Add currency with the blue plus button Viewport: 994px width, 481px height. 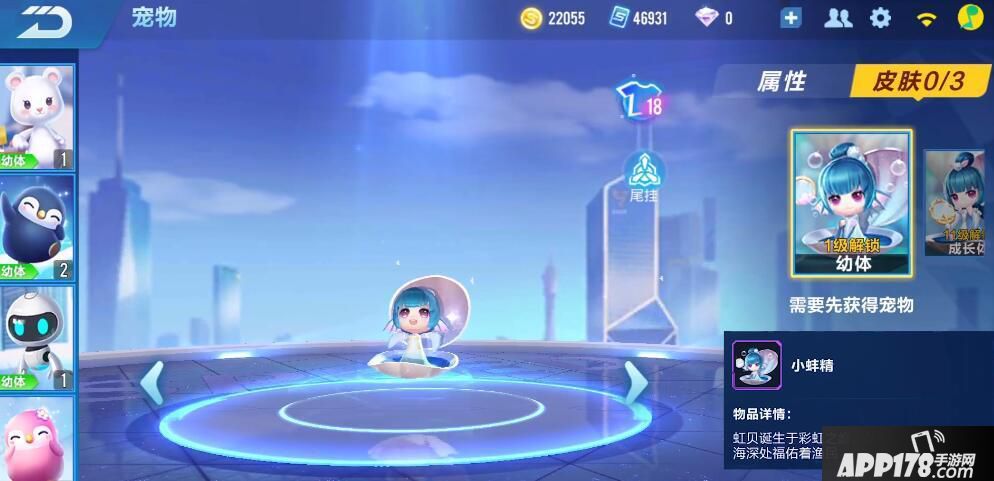pos(791,18)
